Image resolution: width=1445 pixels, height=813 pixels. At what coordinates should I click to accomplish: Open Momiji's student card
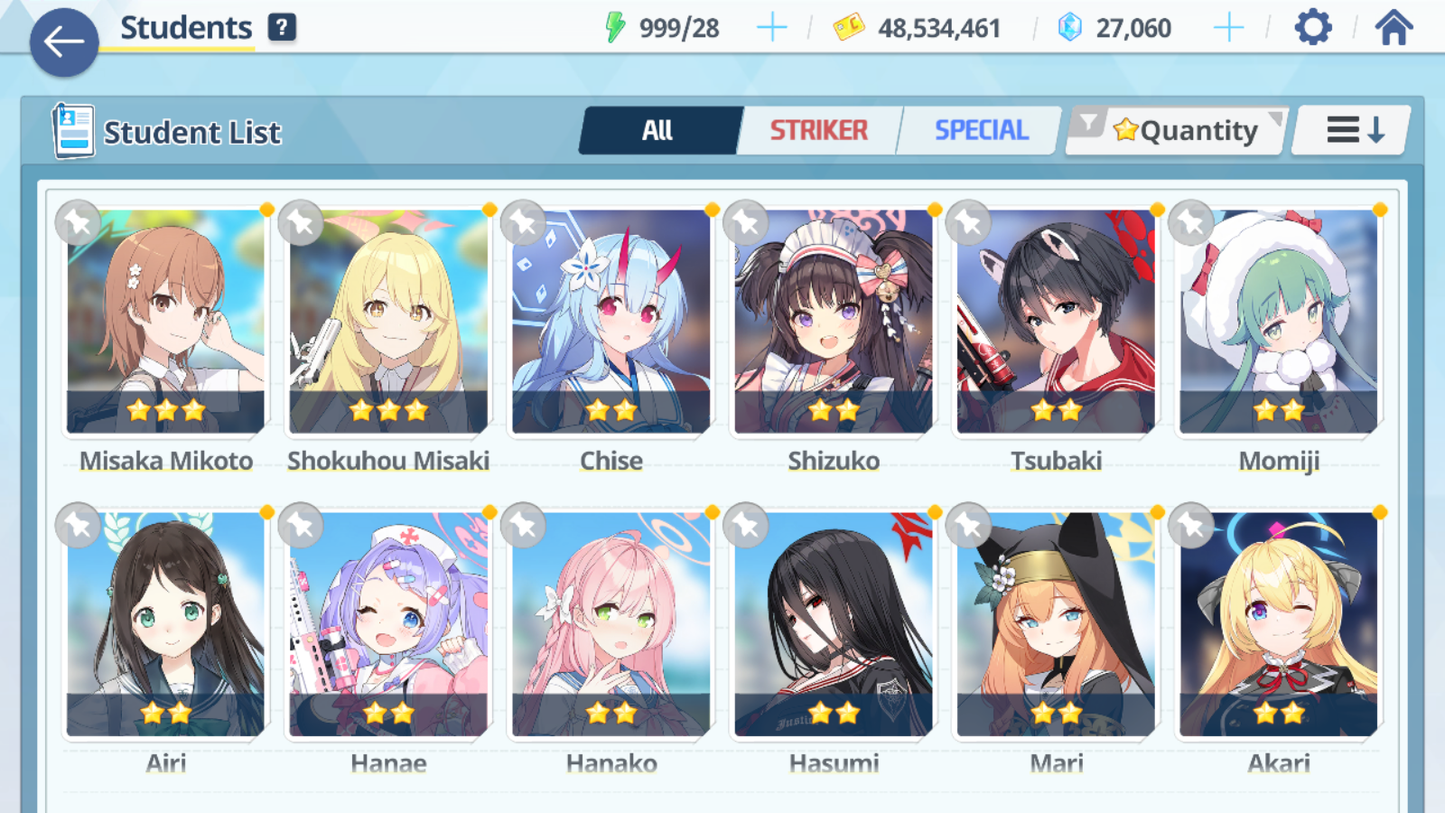tap(1278, 322)
